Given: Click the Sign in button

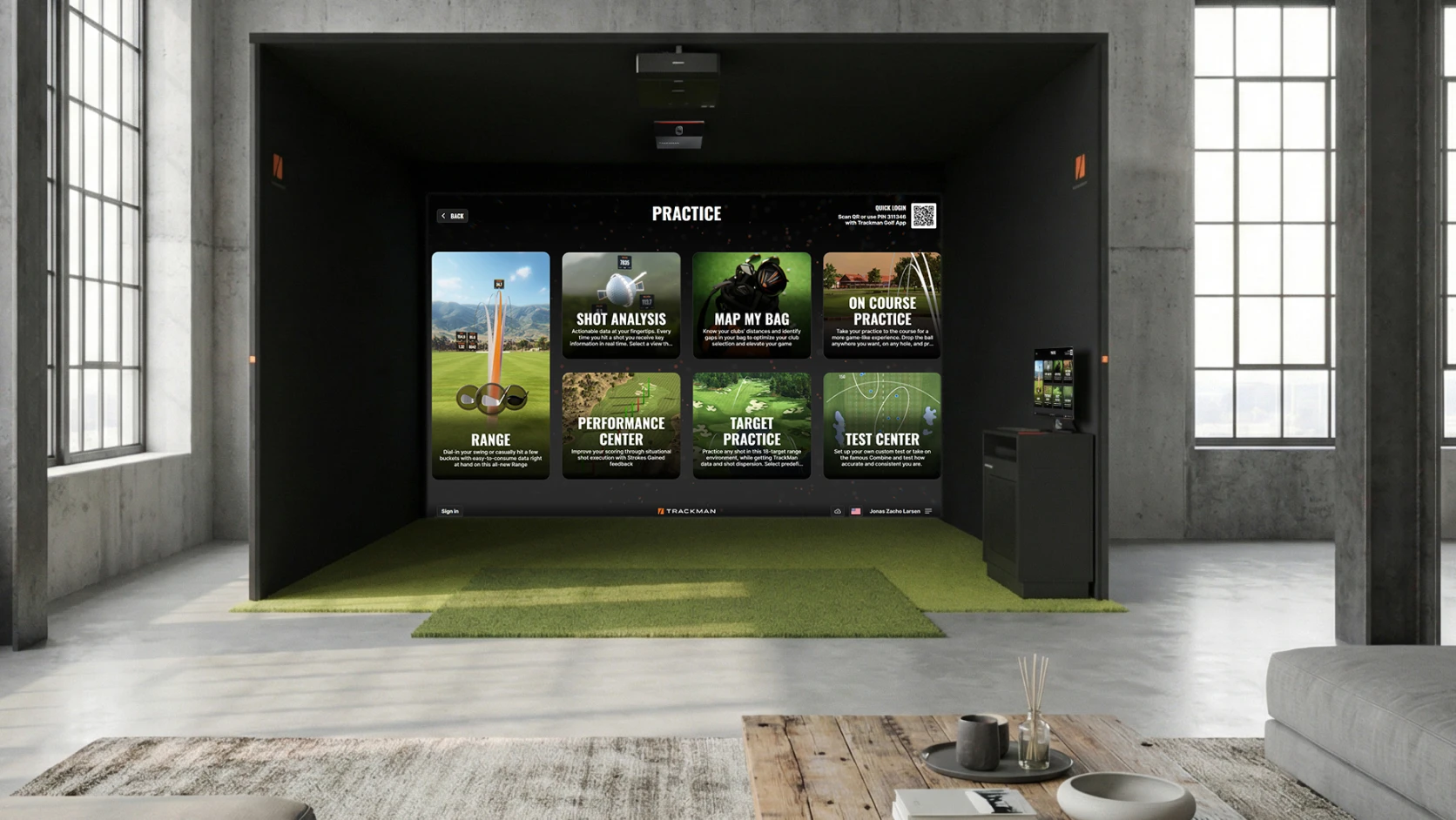Looking at the screenshot, I should pos(449,511).
